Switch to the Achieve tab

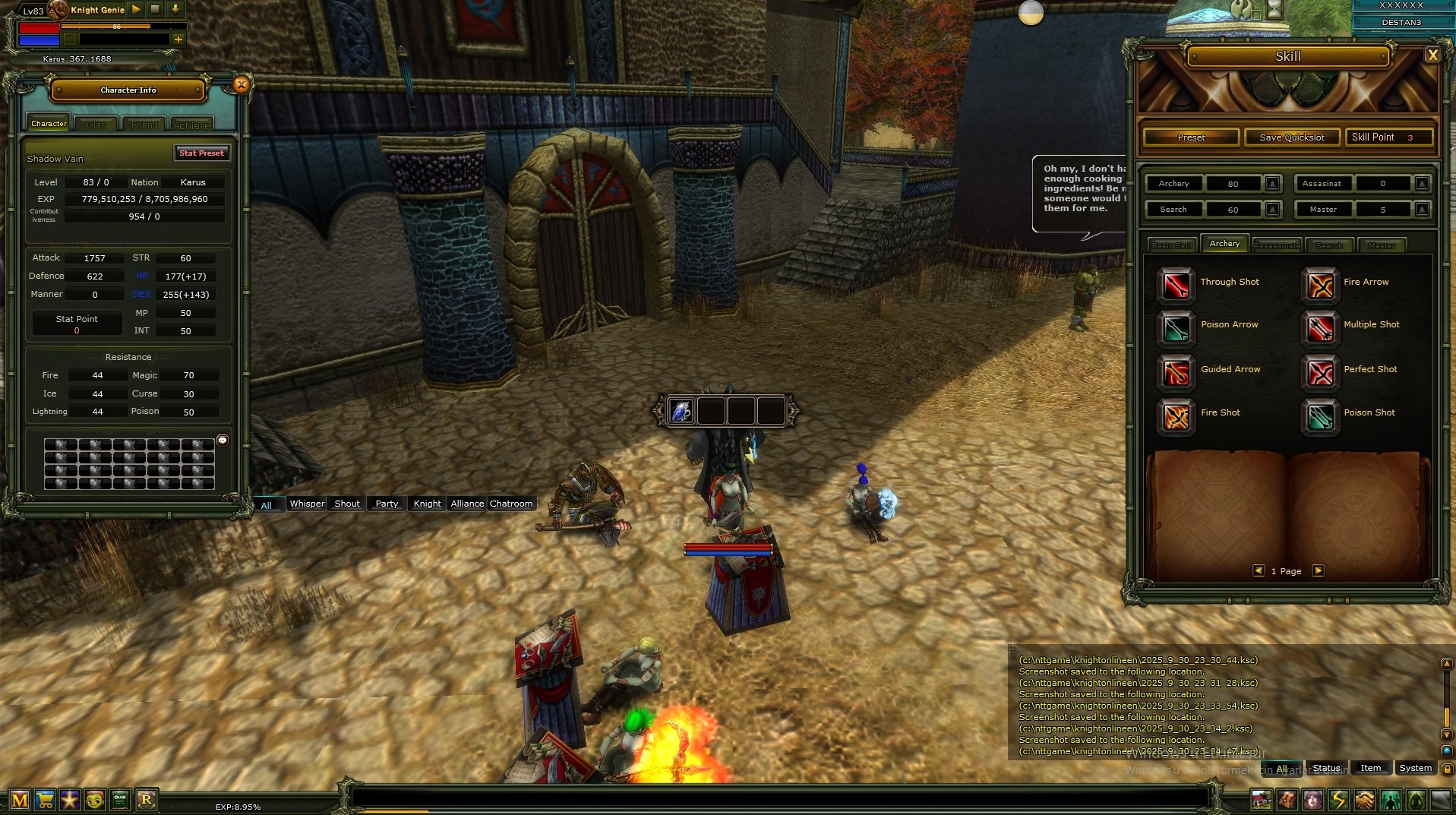click(191, 124)
